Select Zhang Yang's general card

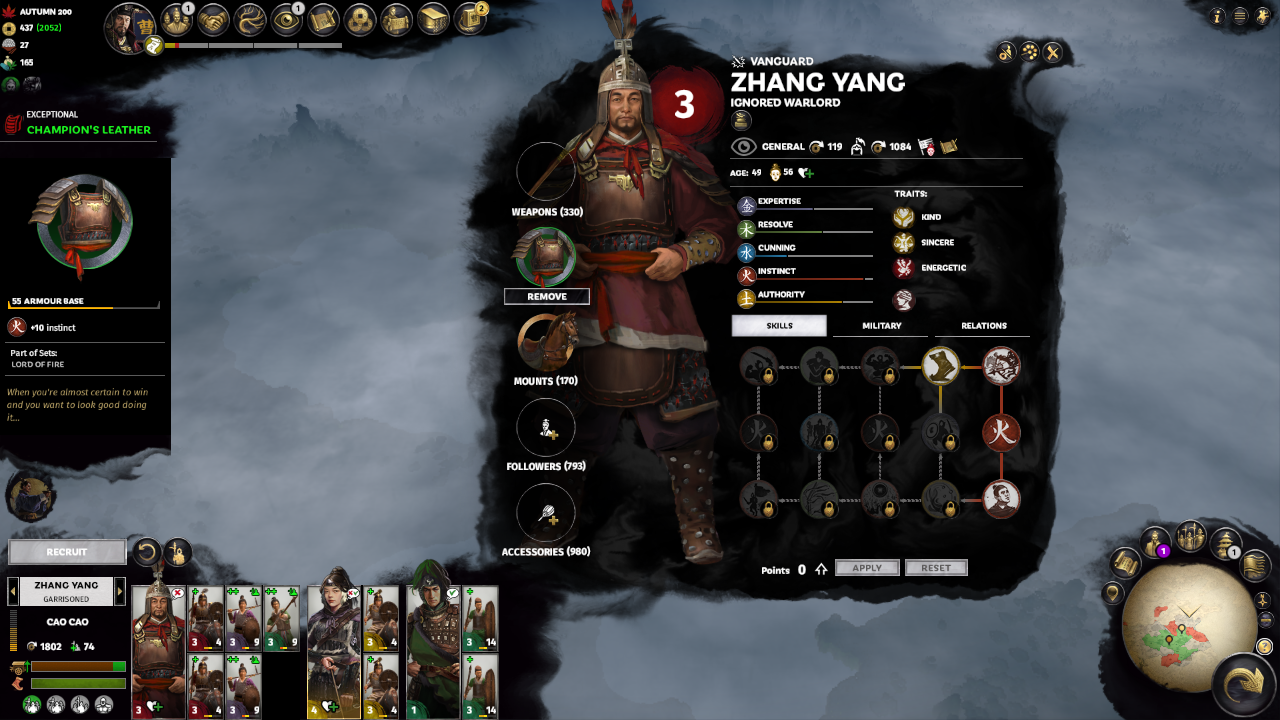(x=158, y=650)
